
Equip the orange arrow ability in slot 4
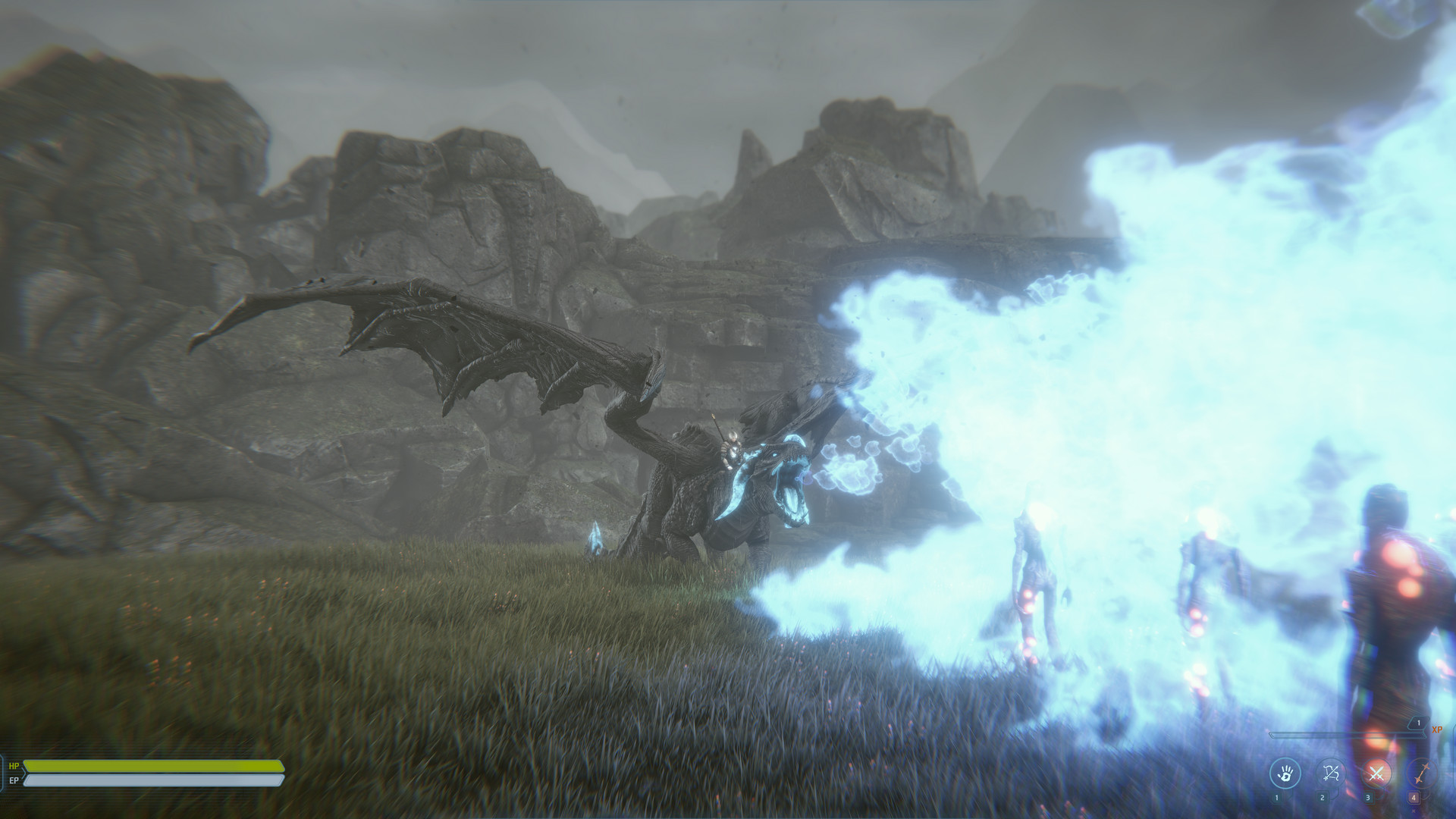[x=1422, y=773]
